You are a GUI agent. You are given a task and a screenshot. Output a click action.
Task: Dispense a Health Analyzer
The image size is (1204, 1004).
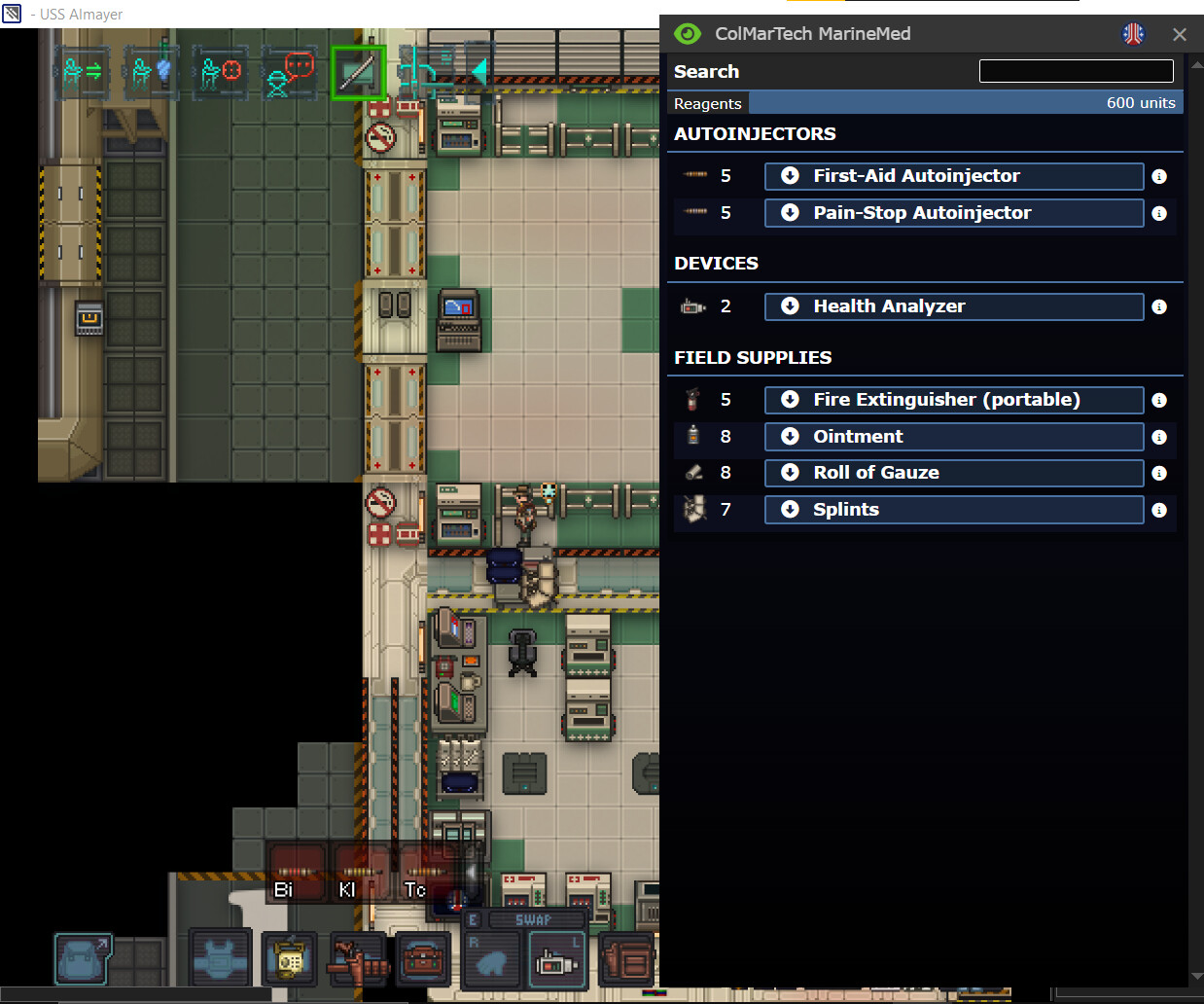click(953, 306)
